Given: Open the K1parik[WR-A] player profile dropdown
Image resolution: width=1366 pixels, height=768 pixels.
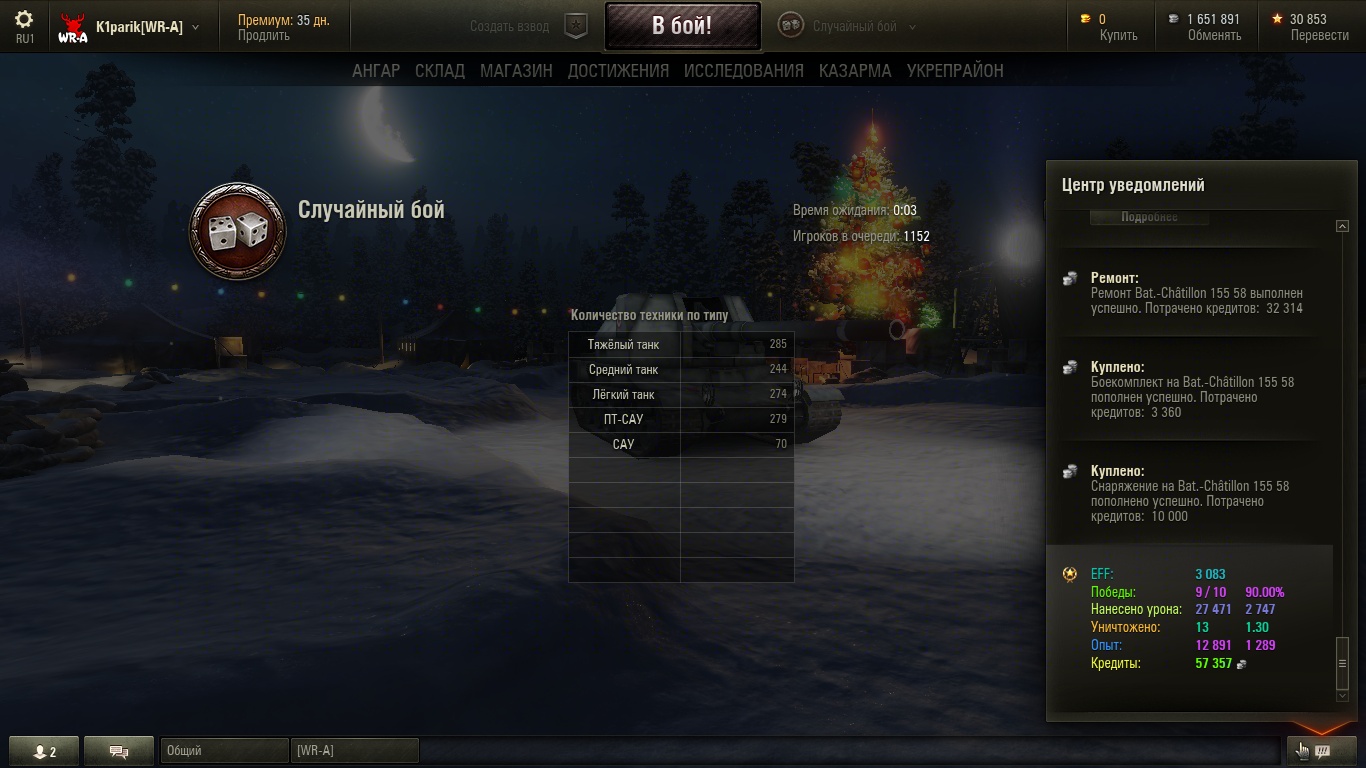Looking at the screenshot, I should pos(145,27).
